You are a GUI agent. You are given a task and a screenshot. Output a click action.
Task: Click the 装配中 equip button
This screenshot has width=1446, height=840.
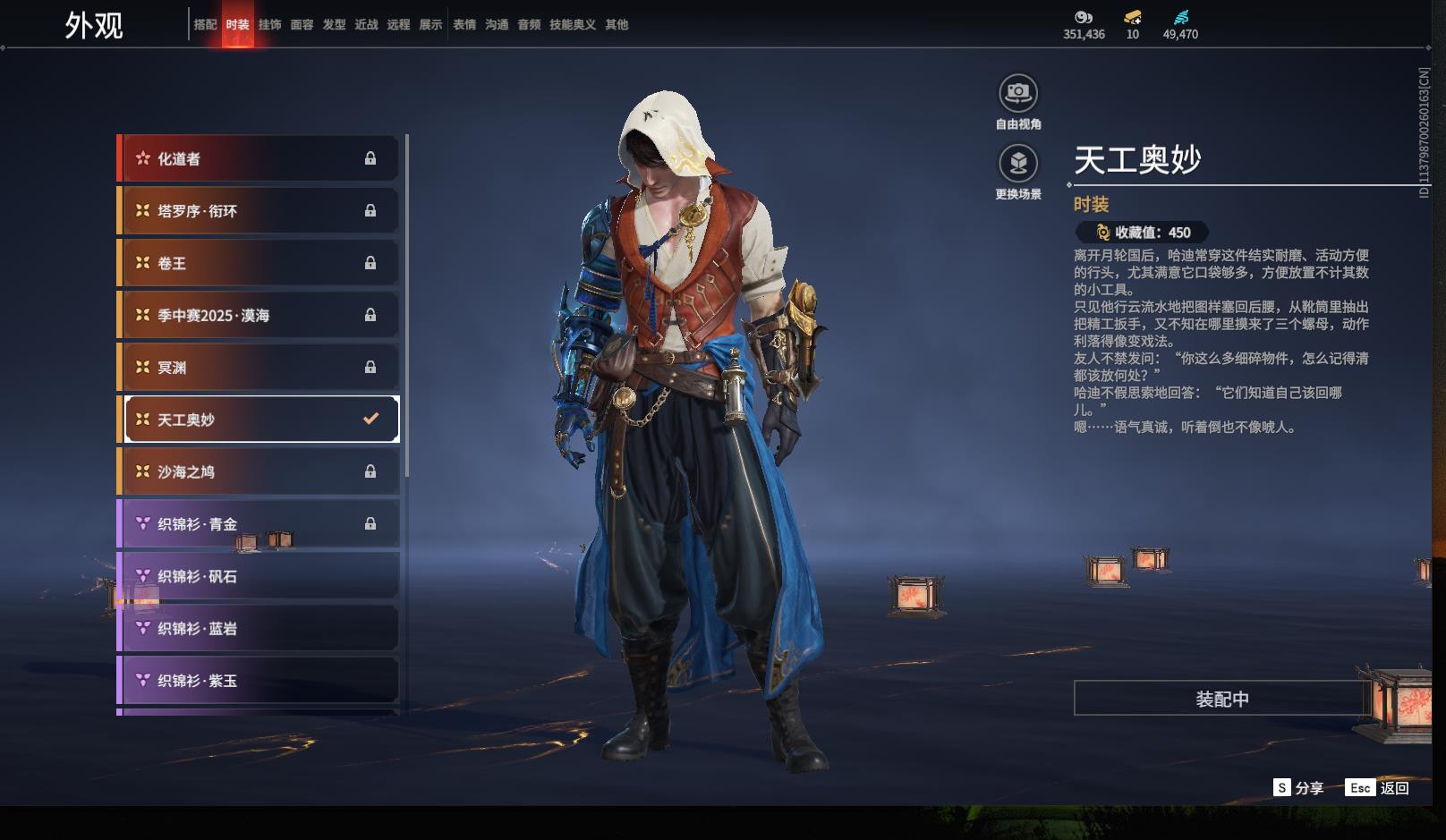[x=1221, y=699]
